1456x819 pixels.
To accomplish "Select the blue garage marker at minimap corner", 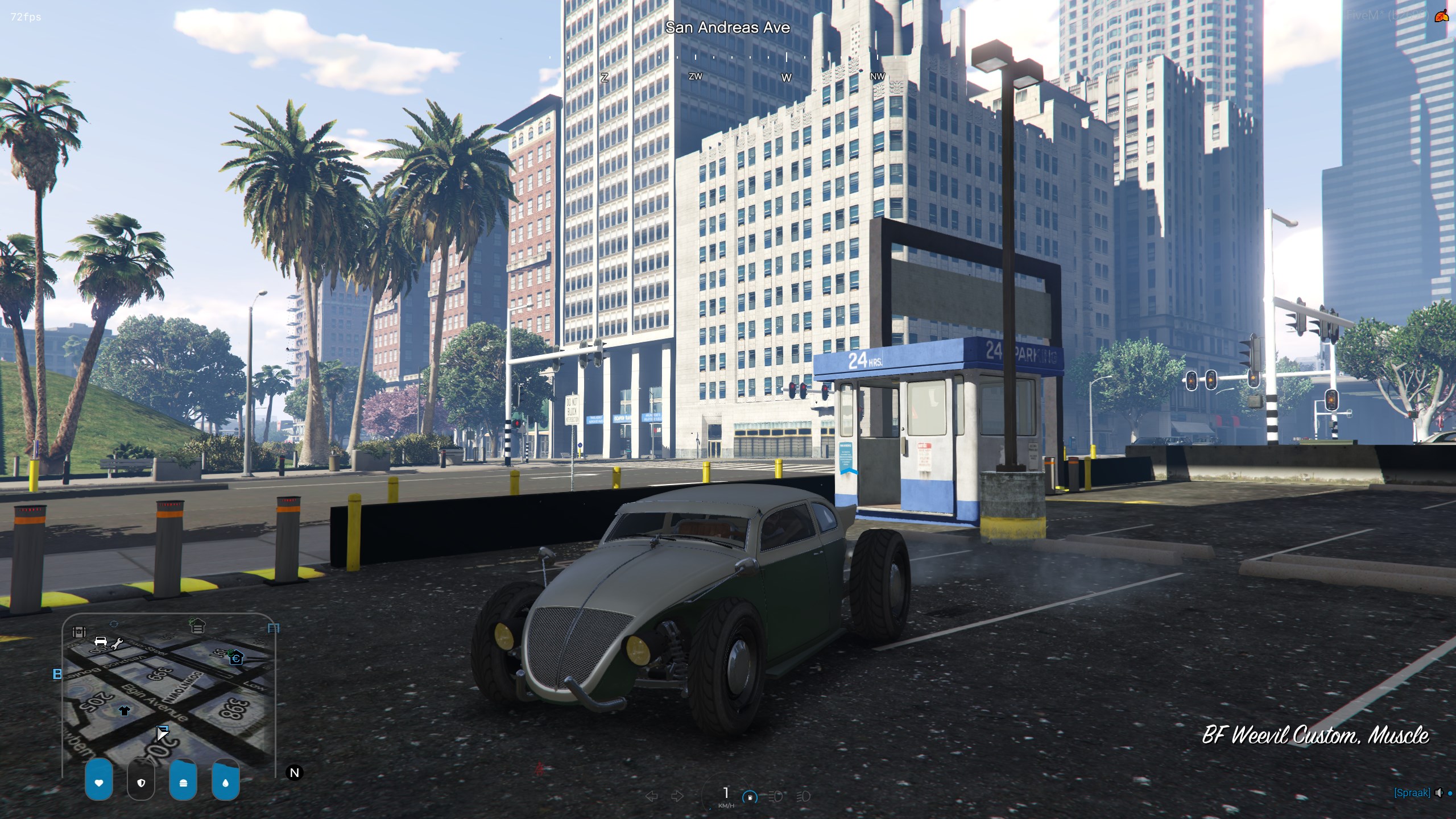I will (274, 628).
